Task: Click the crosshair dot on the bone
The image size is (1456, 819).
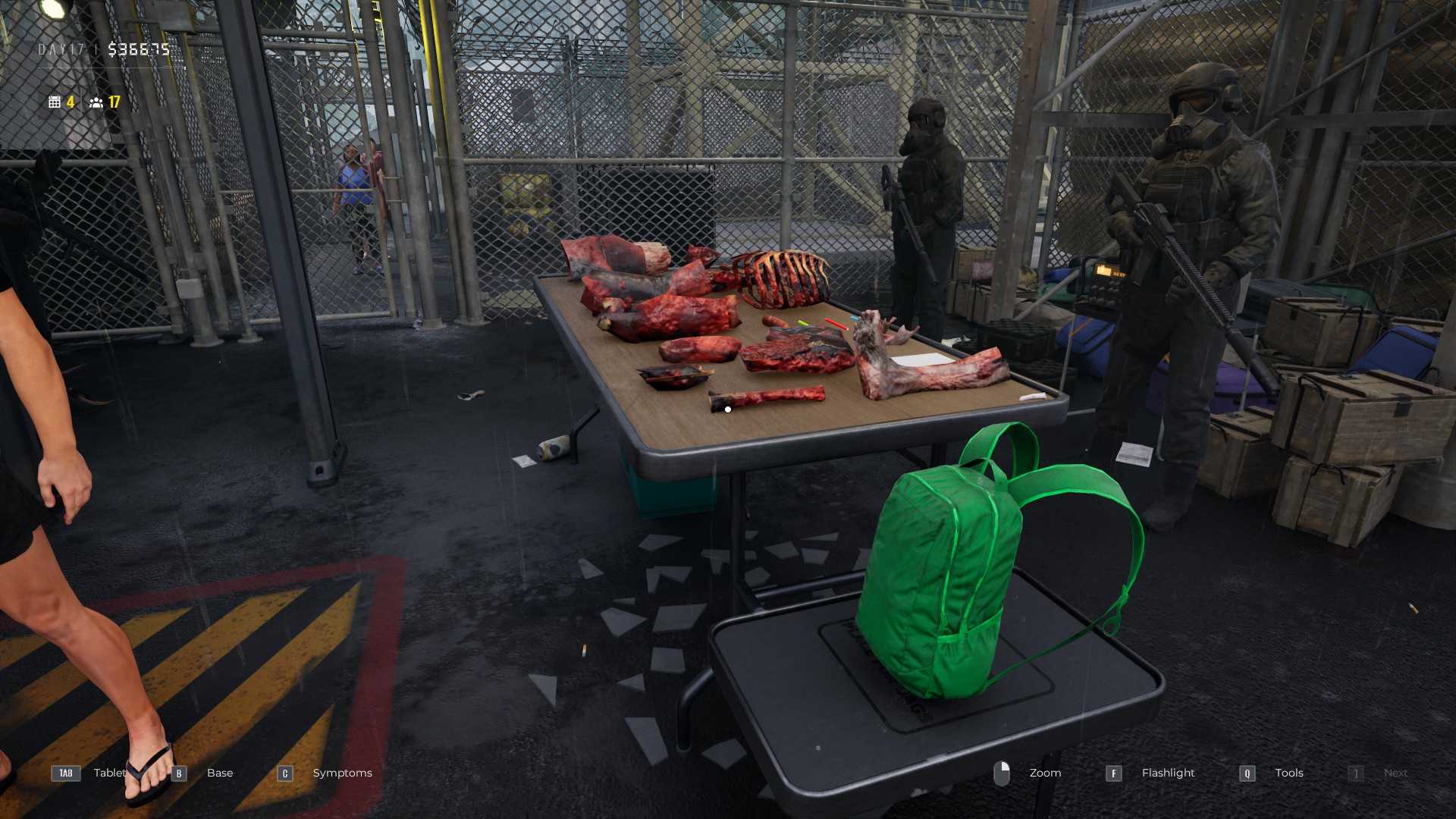Action: 727,409
